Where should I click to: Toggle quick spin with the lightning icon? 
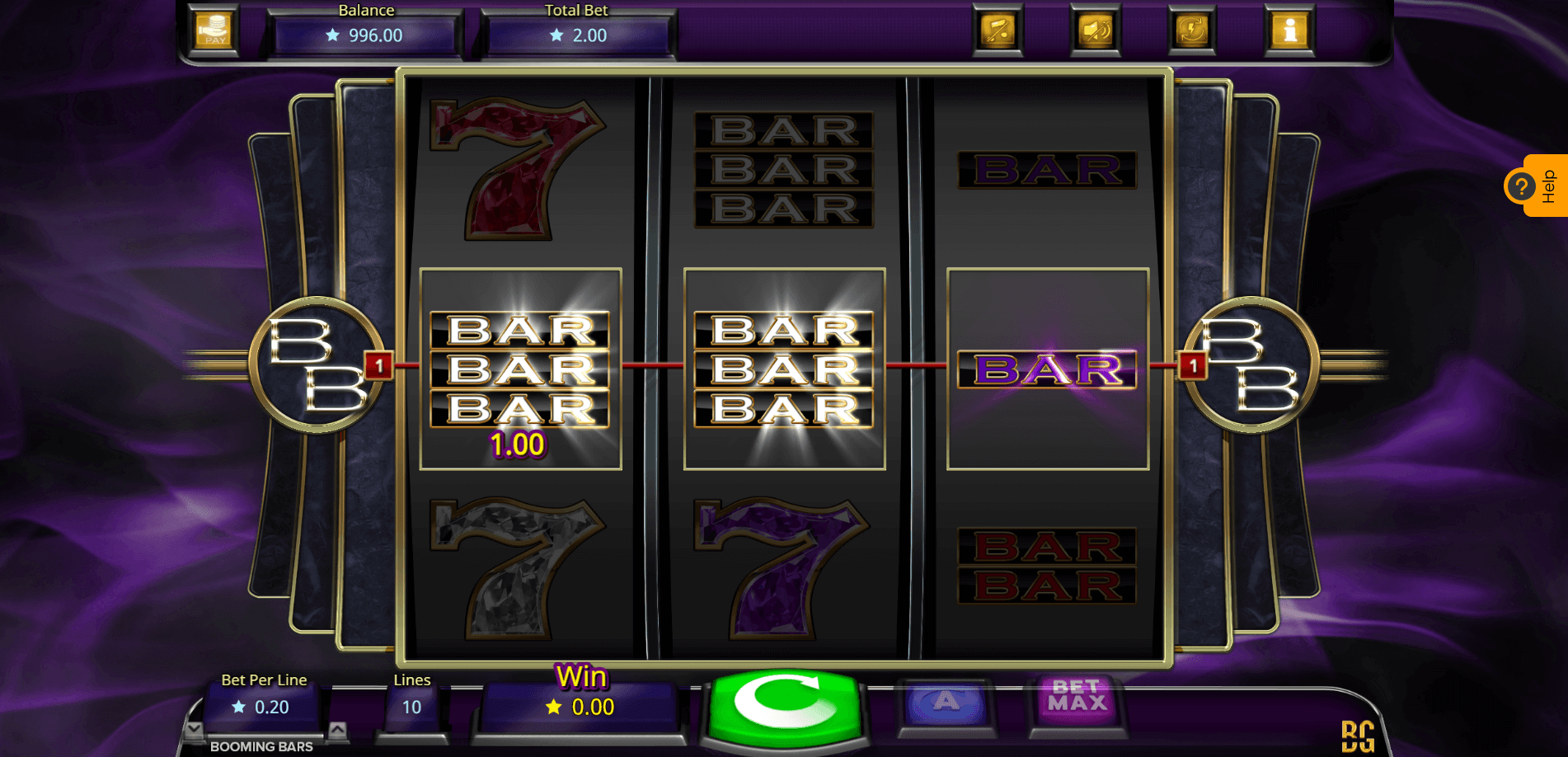click(1192, 31)
